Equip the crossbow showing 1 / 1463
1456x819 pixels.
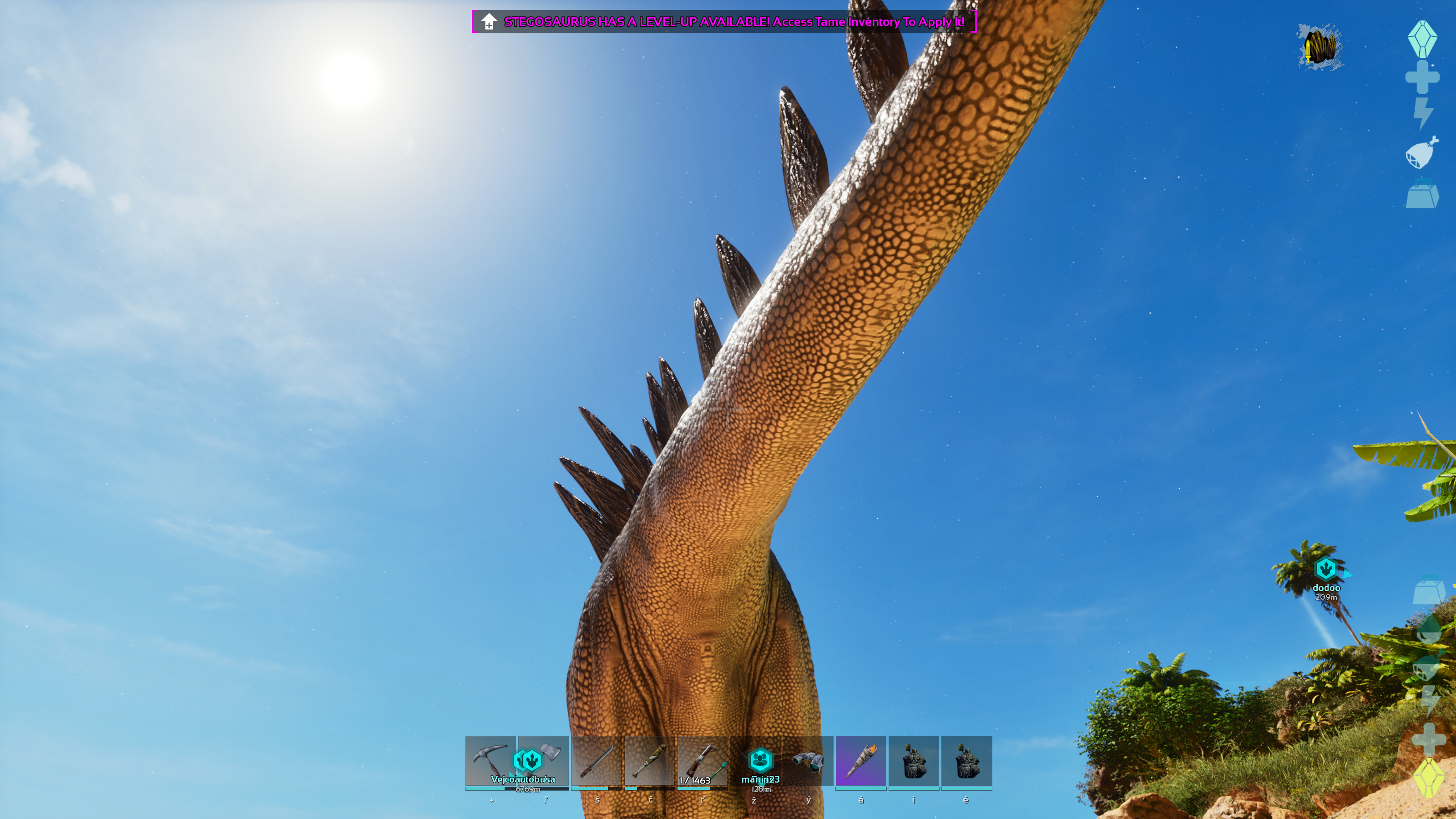702,761
